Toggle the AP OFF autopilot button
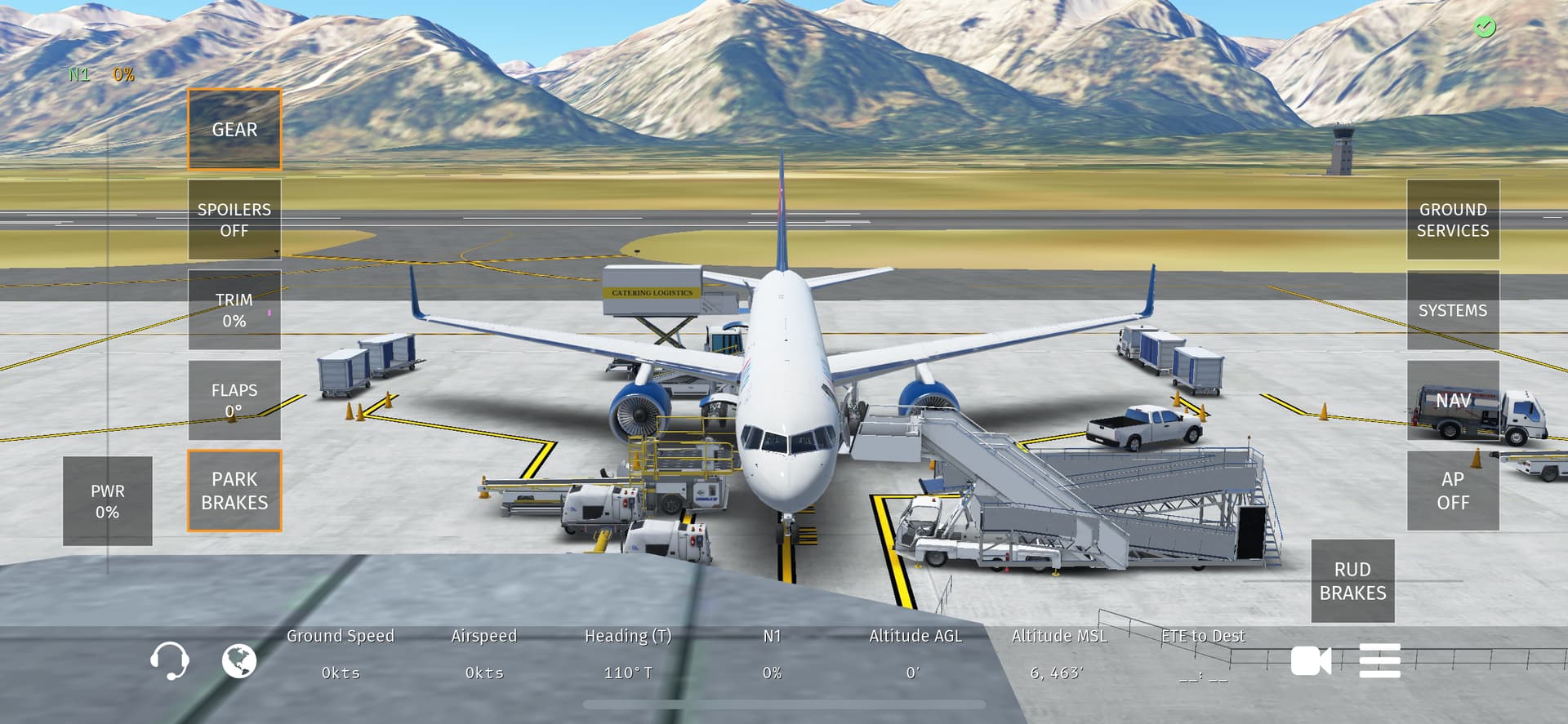This screenshot has height=724, width=1568. coord(1452,491)
